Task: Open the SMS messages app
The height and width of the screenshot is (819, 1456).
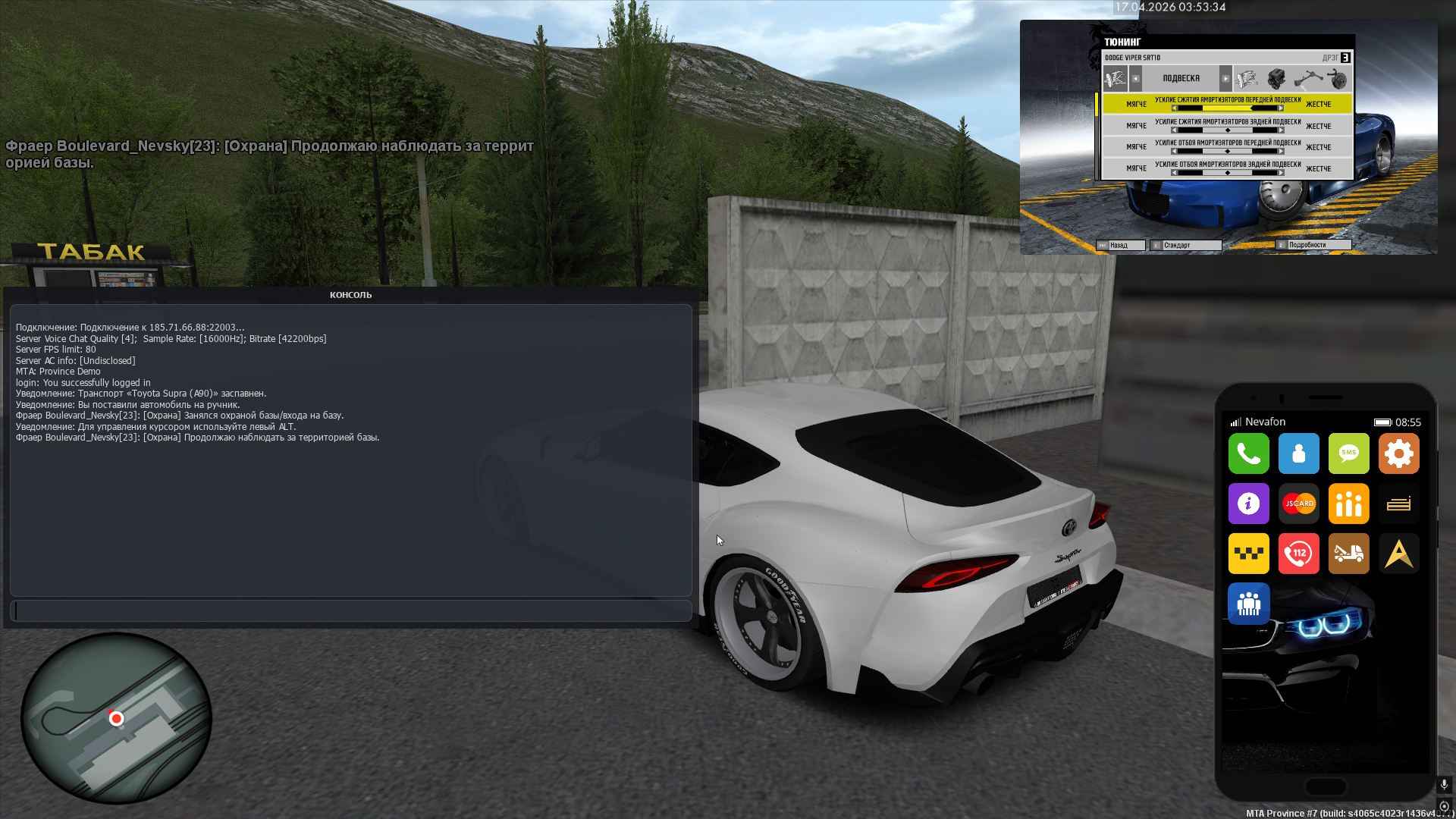Action: tap(1348, 453)
